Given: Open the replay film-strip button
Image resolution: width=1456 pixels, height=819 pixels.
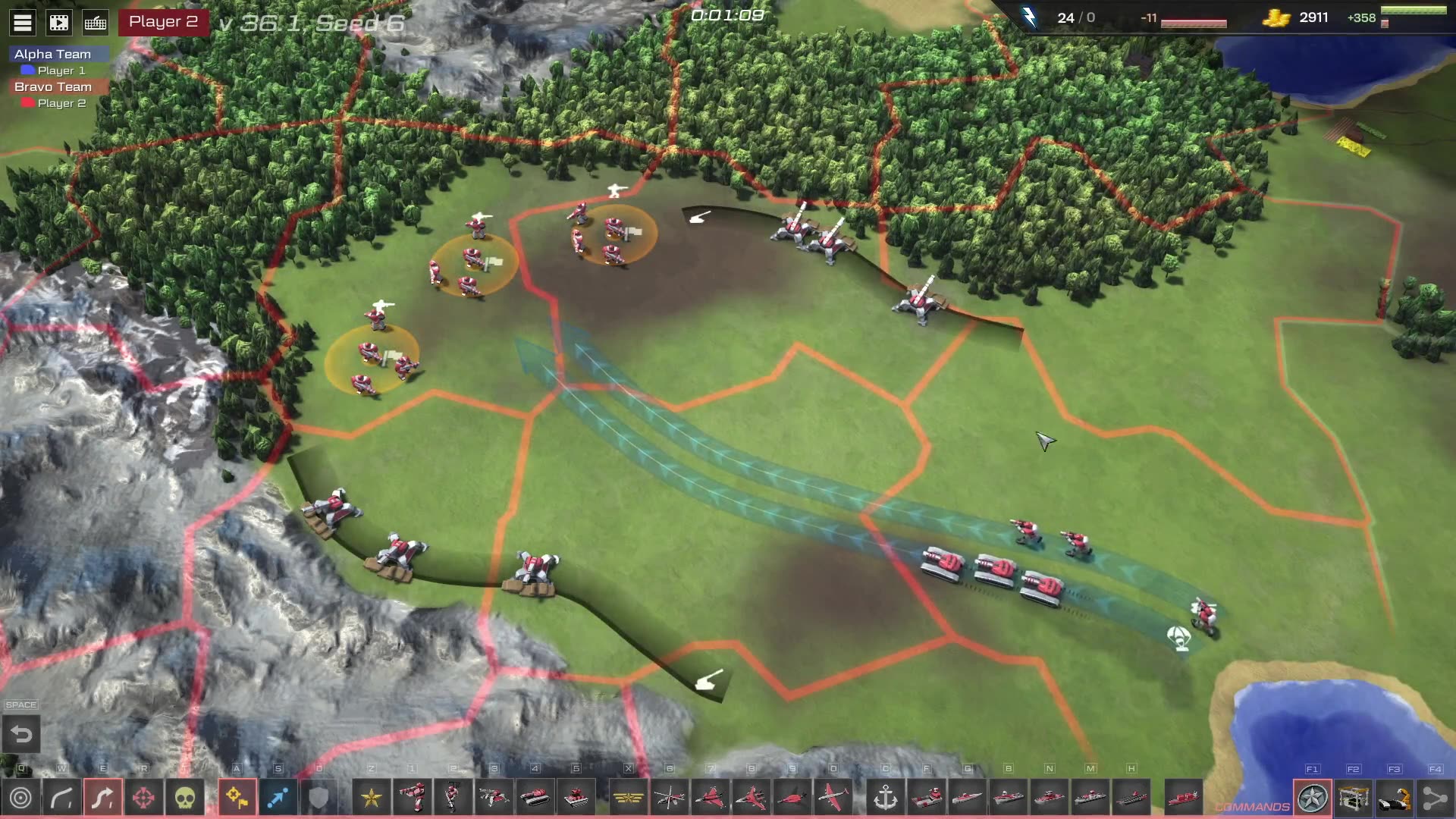Looking at the screenshot, I should point(59,23).
